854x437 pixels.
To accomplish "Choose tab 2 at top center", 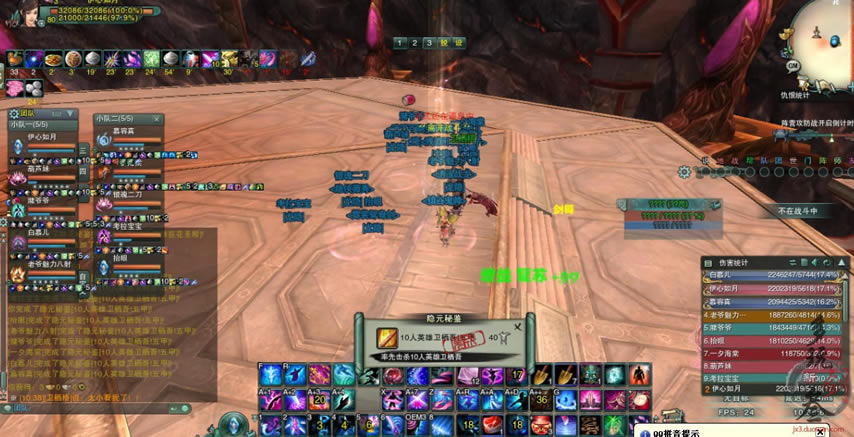I will click(x=413, y=43).
